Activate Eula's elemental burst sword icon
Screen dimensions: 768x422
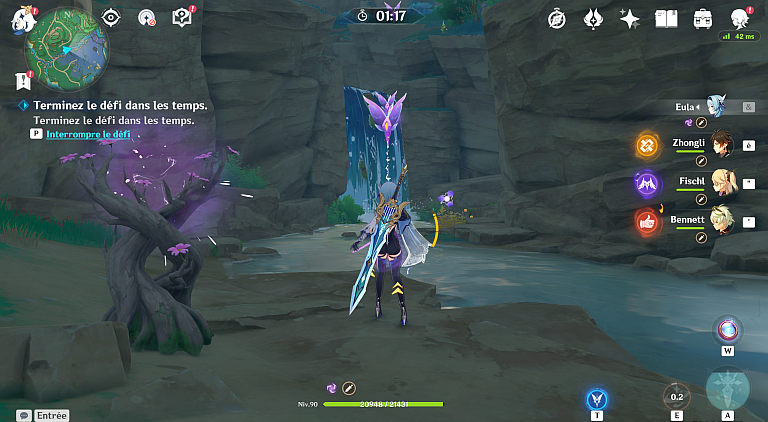click(x=727, y=390)
